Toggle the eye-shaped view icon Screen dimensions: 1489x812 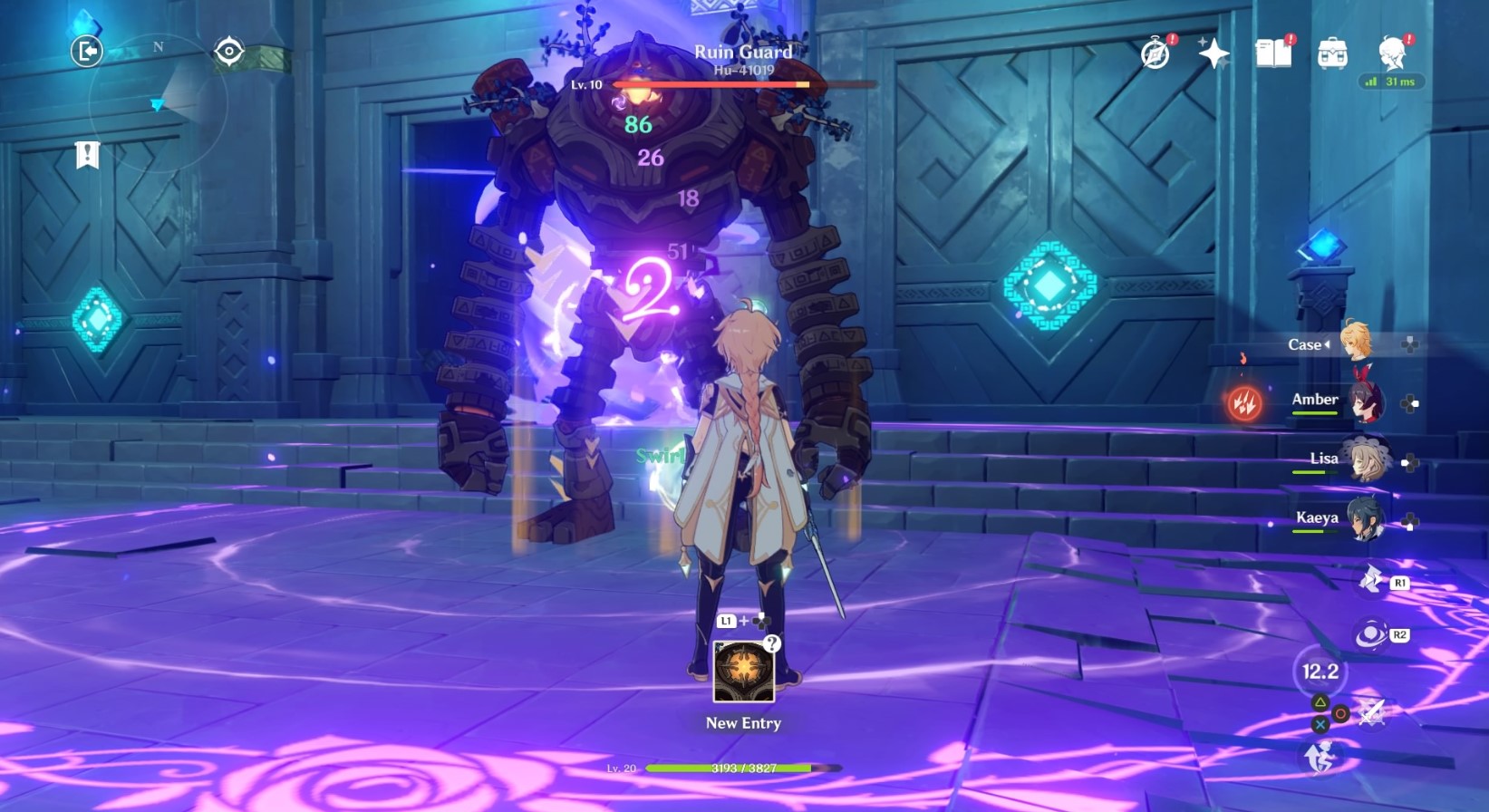[x=229, y=52]
